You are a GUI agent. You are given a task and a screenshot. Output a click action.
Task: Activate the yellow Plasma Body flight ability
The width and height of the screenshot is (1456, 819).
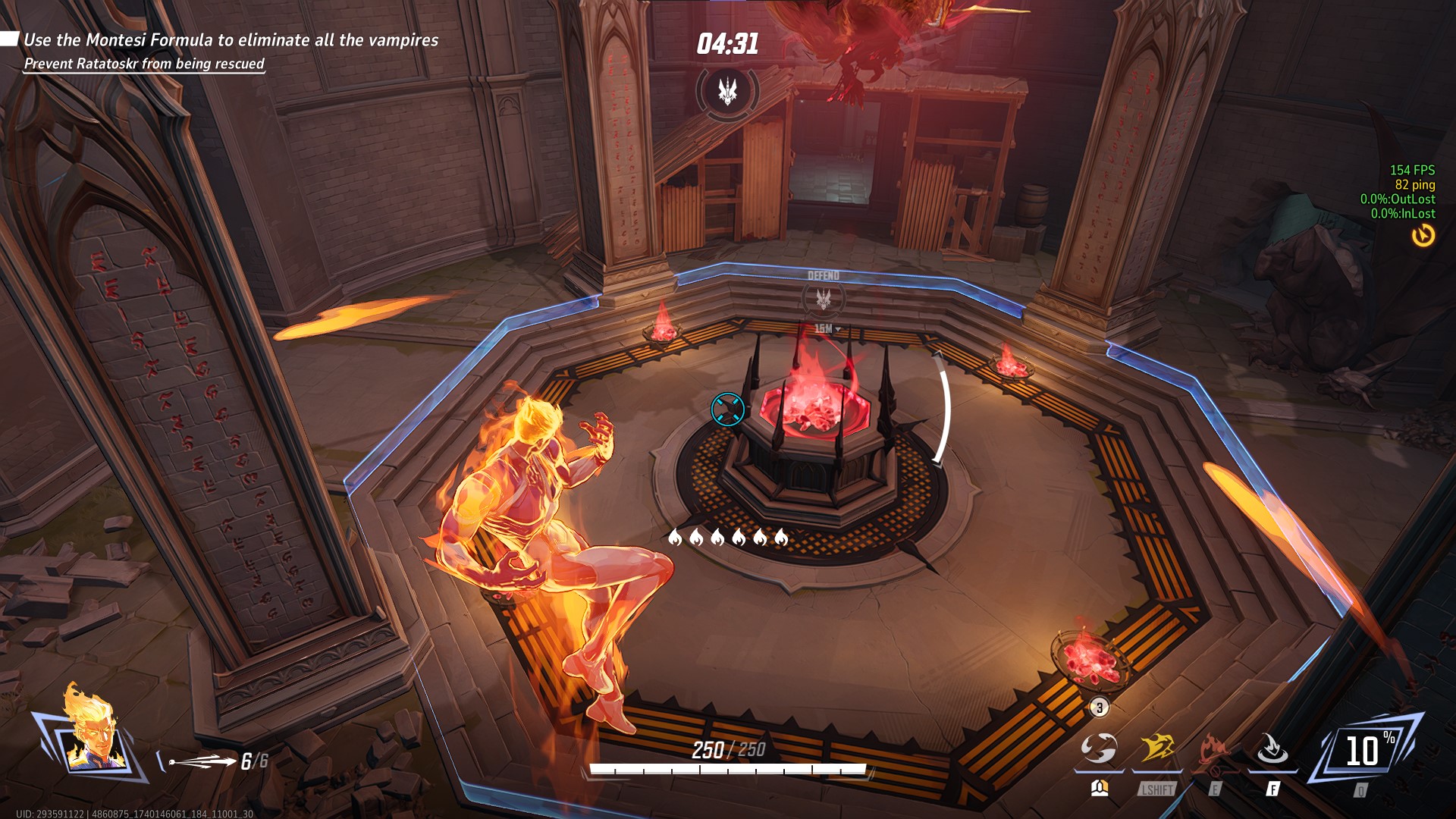1157,749
